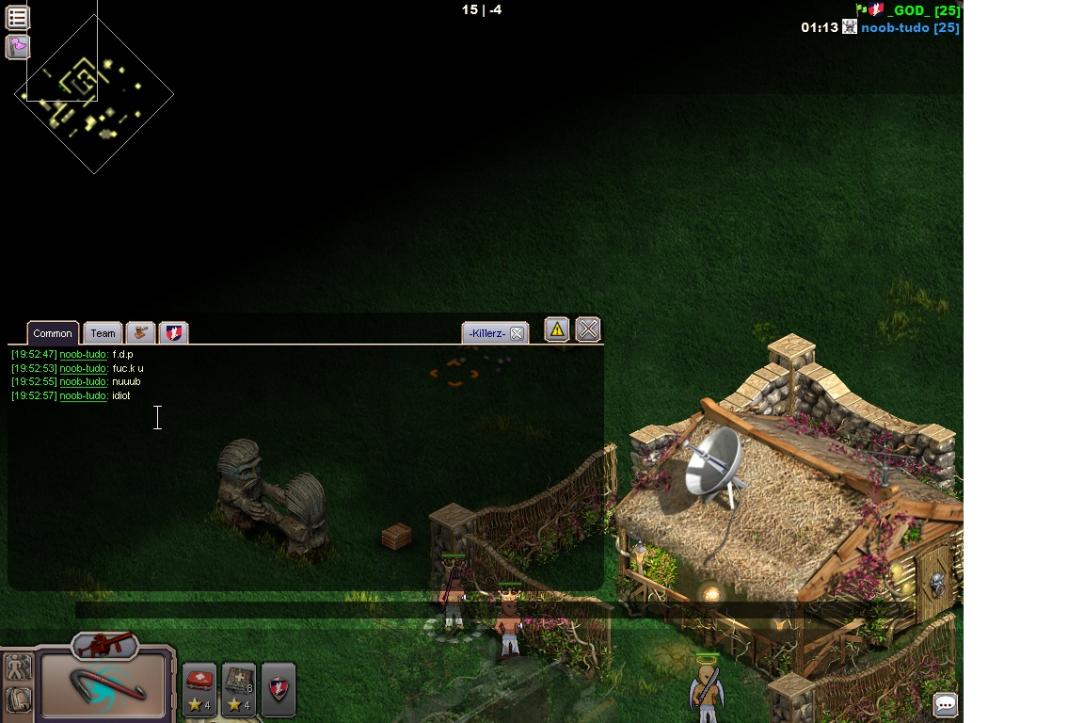Click the diamond-shaped minimap
Screen dimensions: 1084x723
[94, 95]
